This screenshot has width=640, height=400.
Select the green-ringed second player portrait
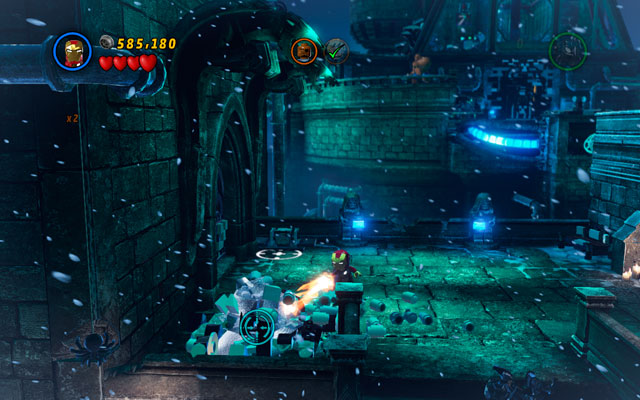tap(567, 50)
